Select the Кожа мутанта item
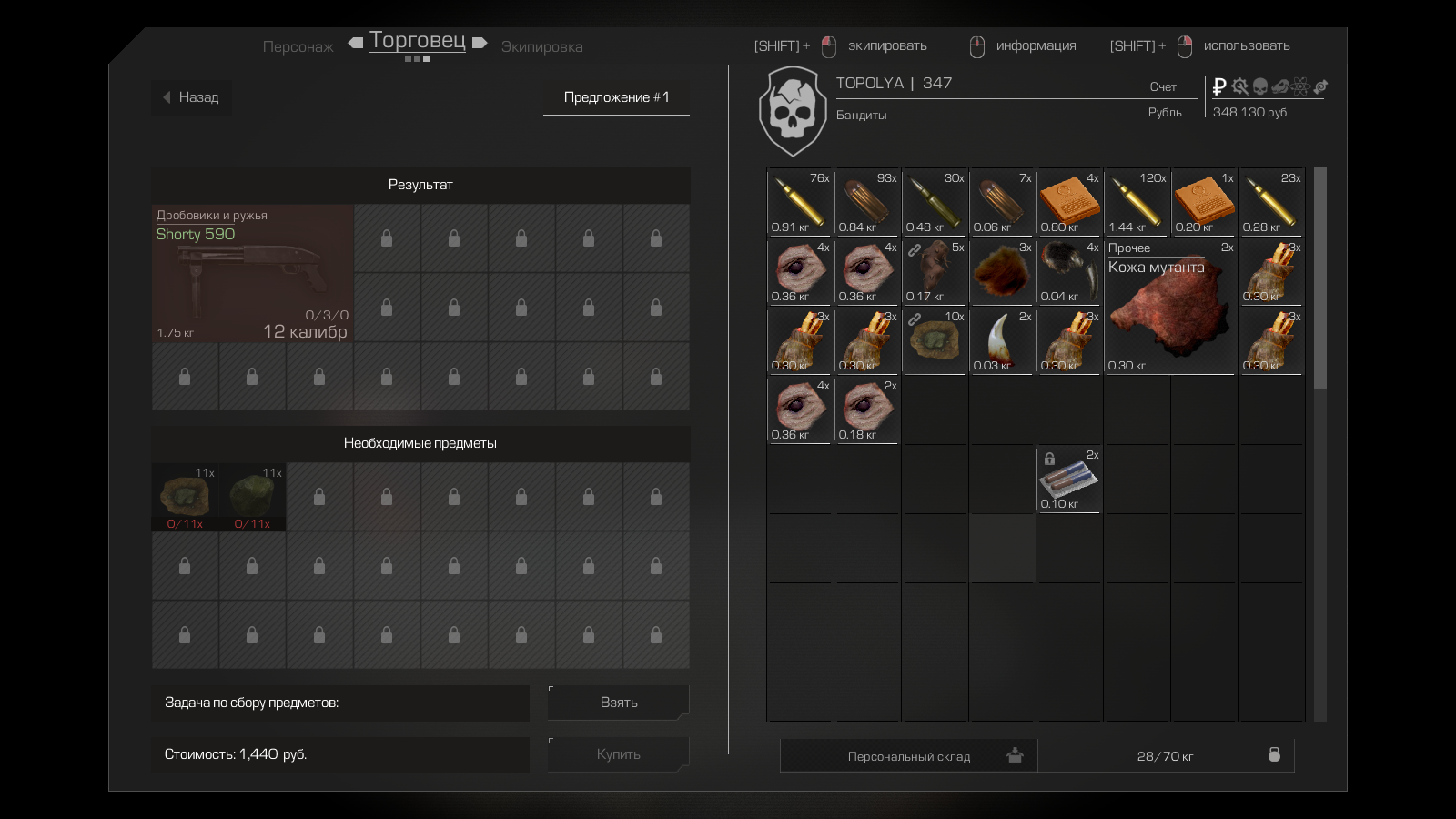The image size is (1456, 819). [x=1170, y=308]
